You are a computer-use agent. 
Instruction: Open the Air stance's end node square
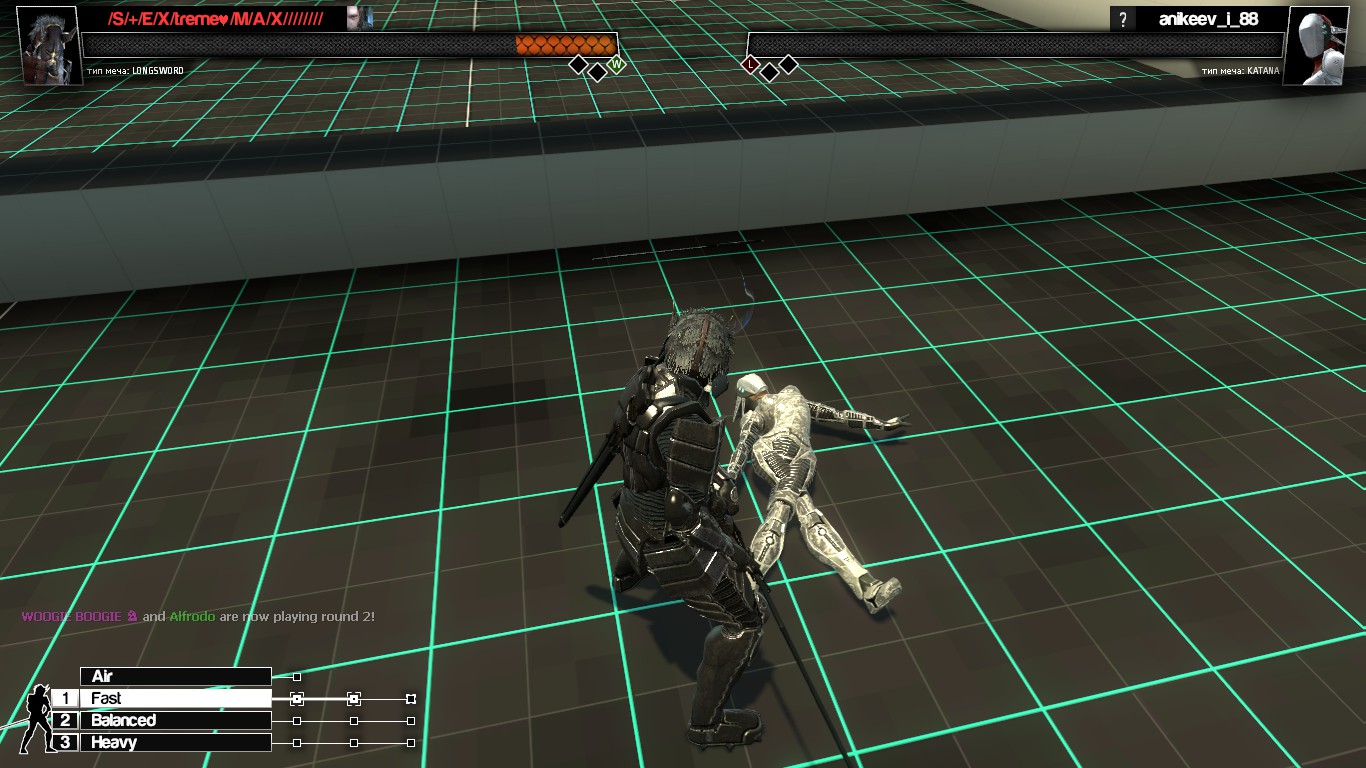pyautogui.click(x=296, y=676)
